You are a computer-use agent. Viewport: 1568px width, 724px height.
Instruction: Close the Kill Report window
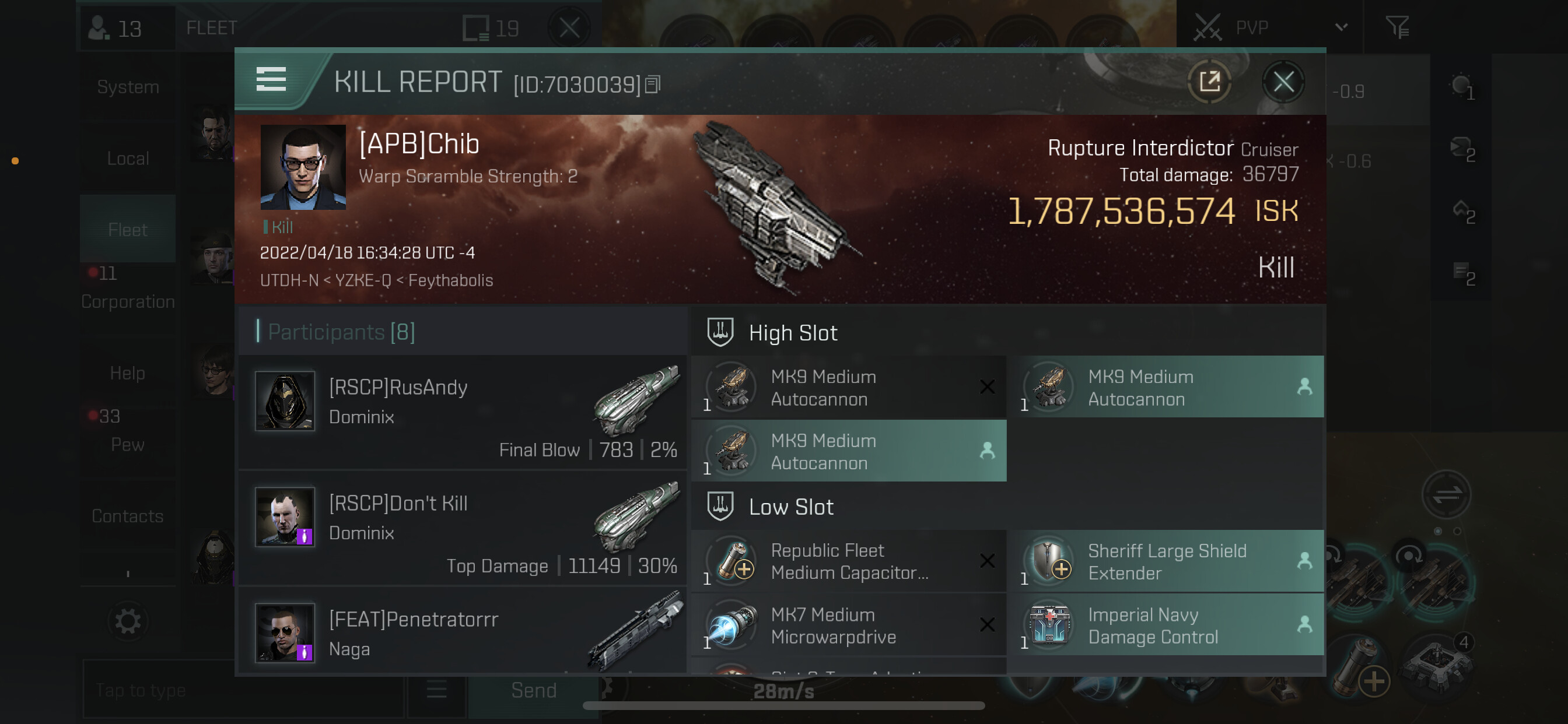(x=1283, y=82)
